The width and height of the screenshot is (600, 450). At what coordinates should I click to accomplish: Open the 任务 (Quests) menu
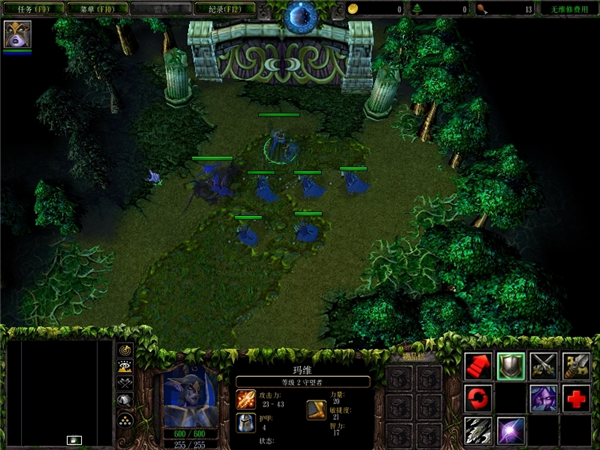click(27, 9)
